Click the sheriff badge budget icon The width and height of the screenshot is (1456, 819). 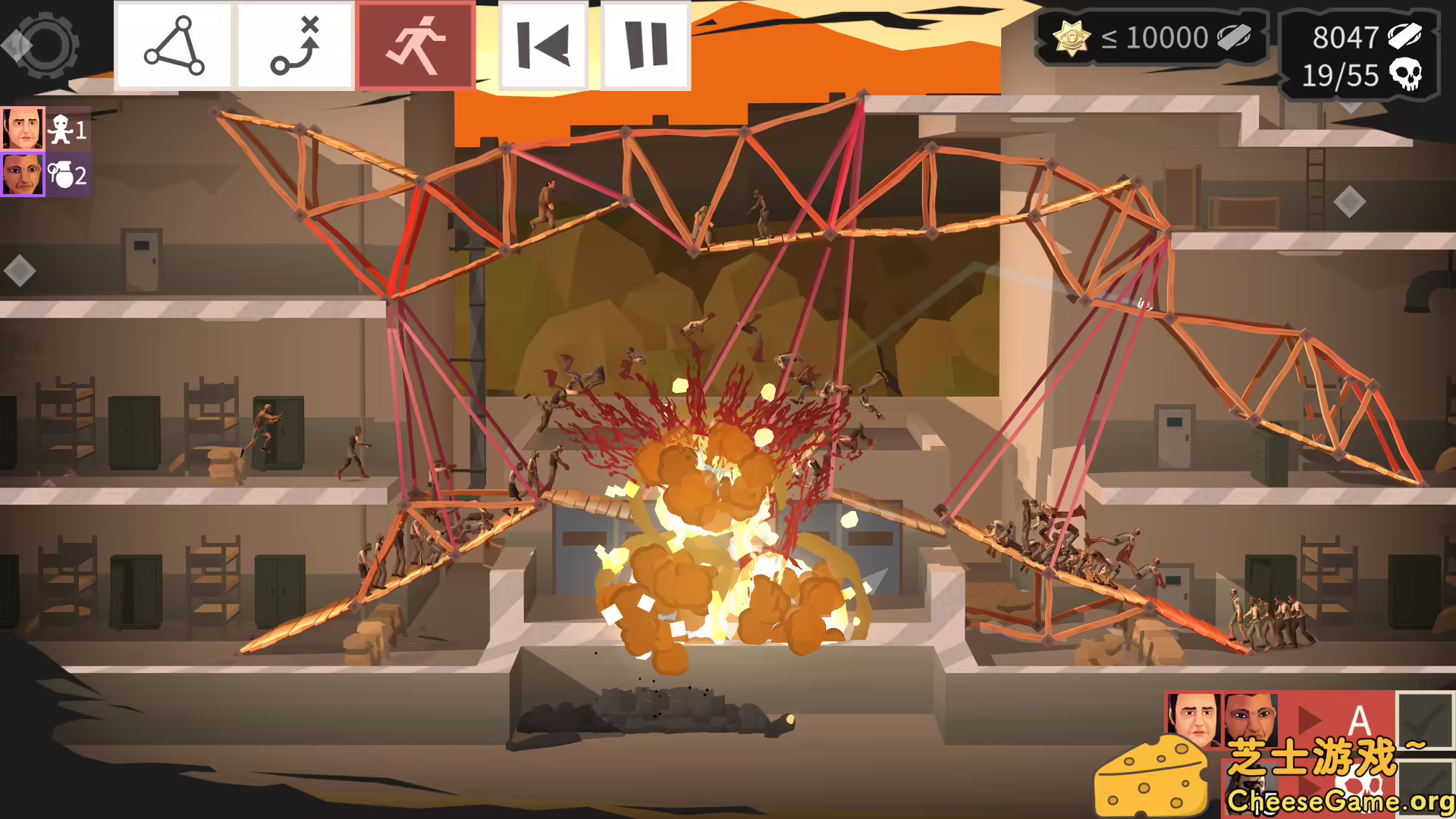(x=1071, y=36)
